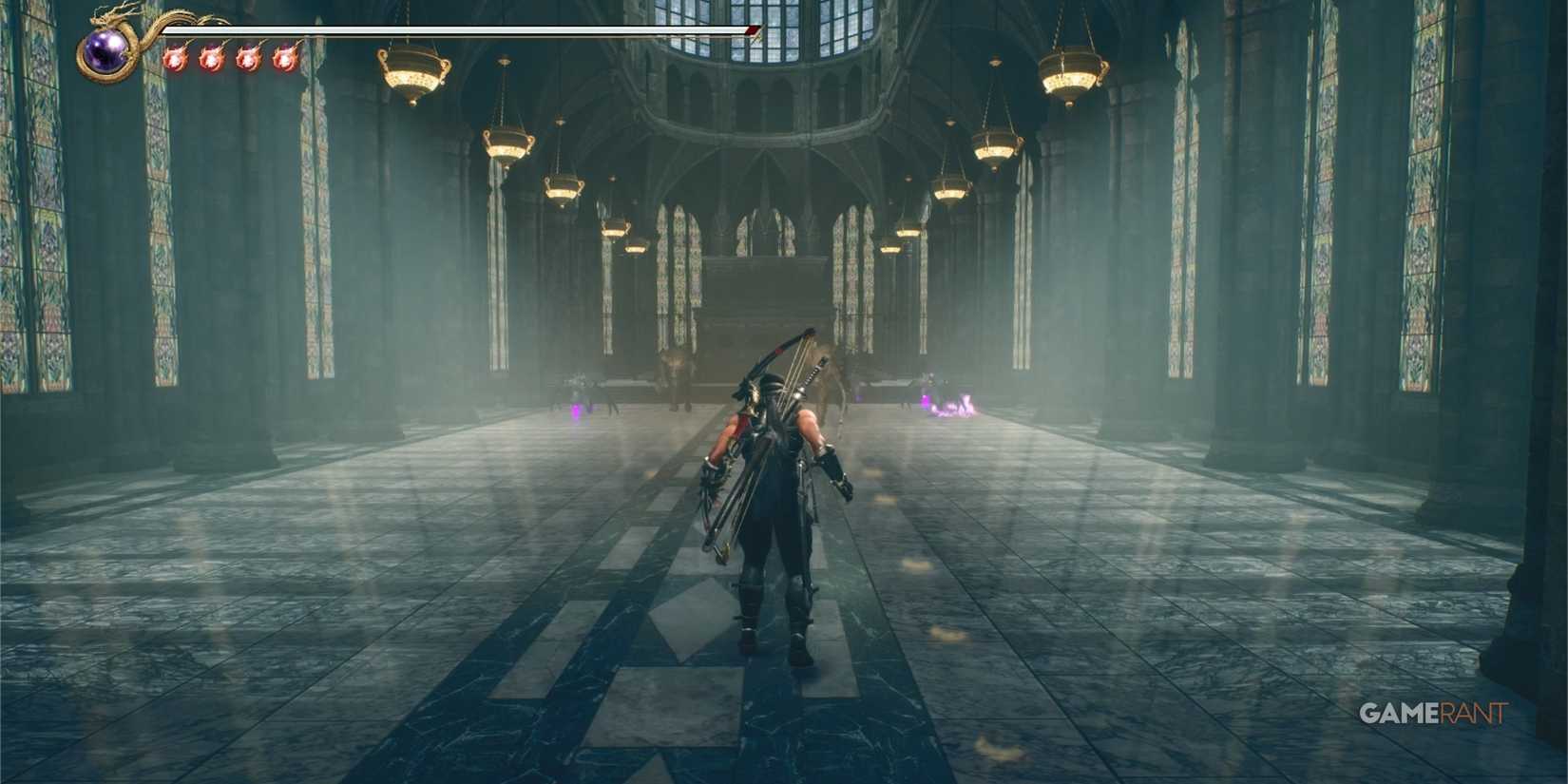Click the fourth fire talisman icon
1568x784 pixels.
[285, 60]
